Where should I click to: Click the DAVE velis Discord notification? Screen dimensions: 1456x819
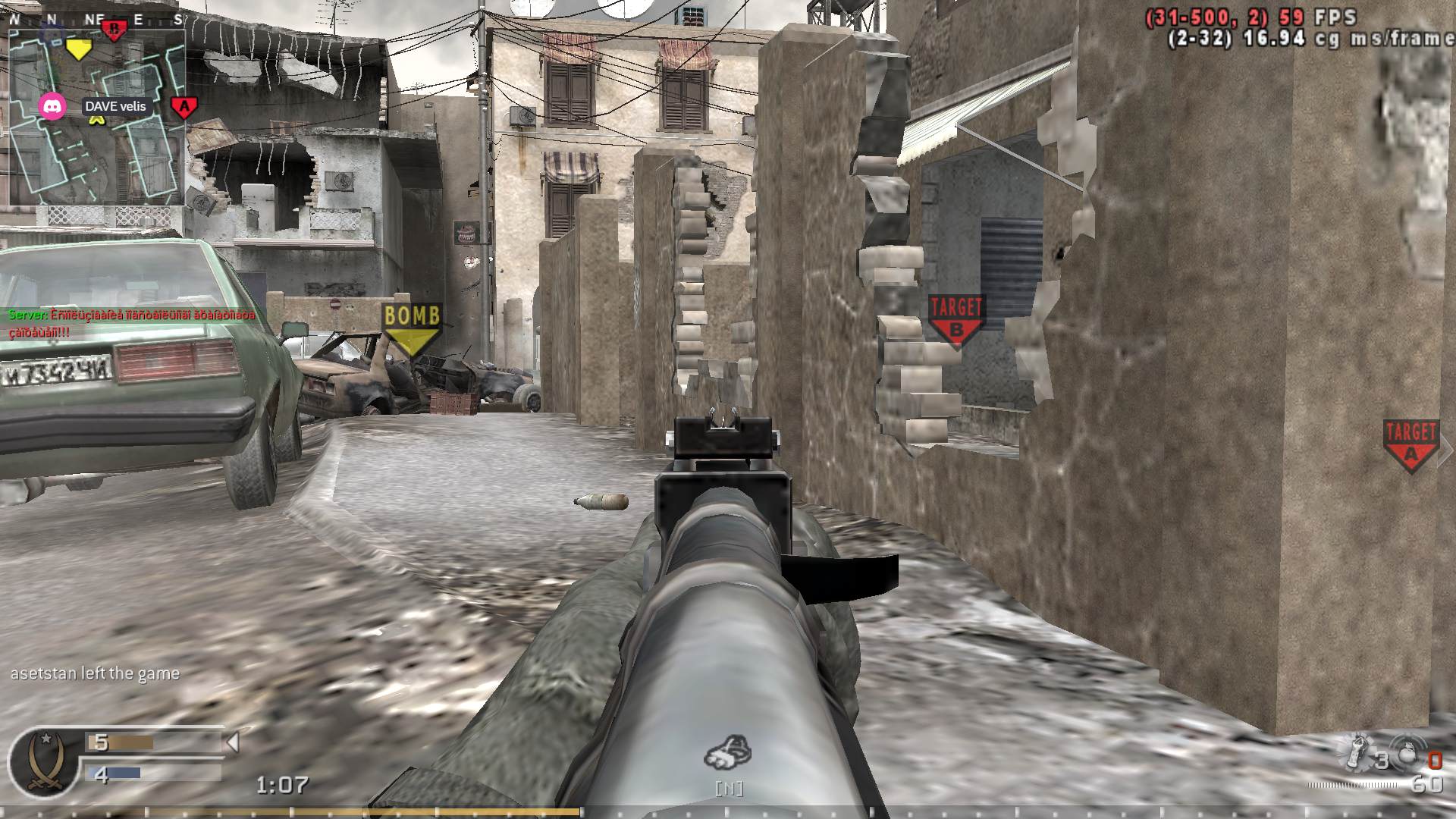(x=118, y=106)
